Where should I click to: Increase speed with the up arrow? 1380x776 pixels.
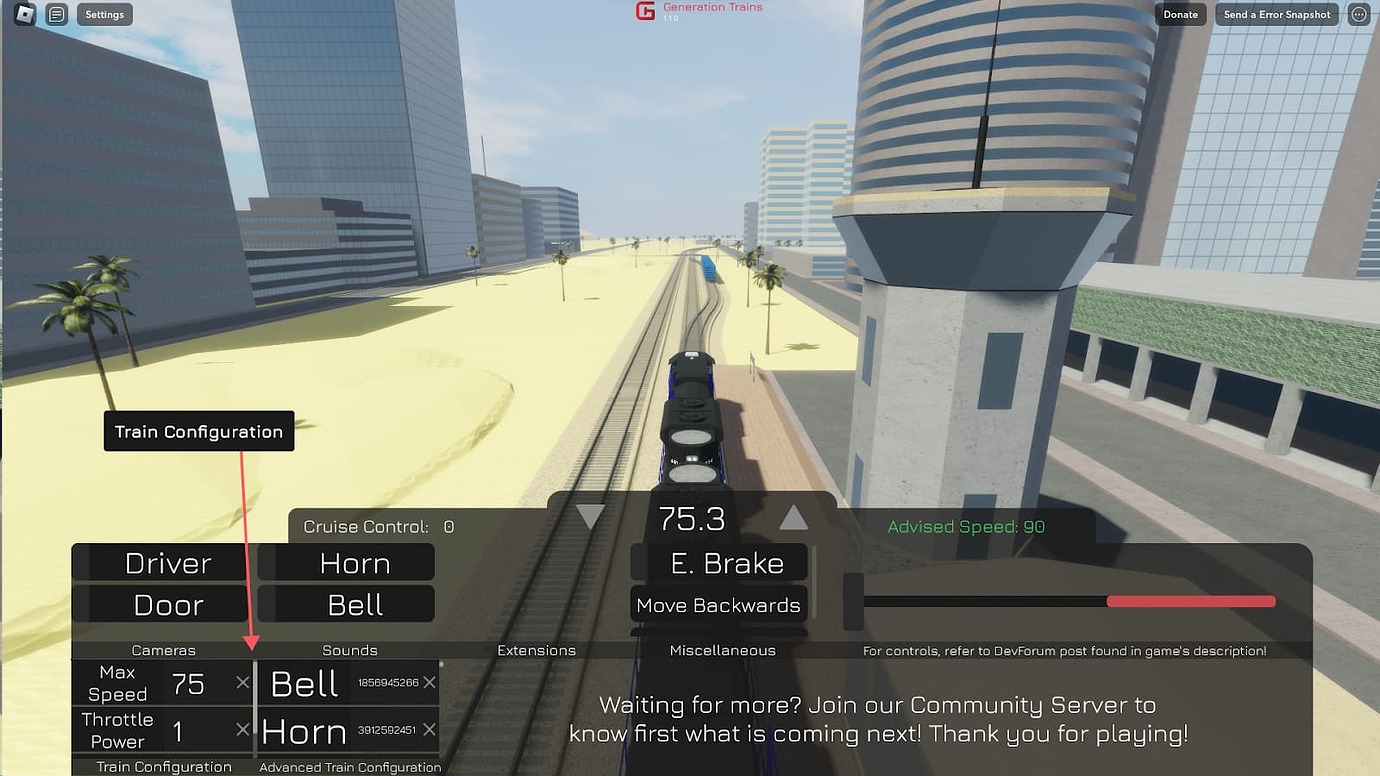click(794, 516)
